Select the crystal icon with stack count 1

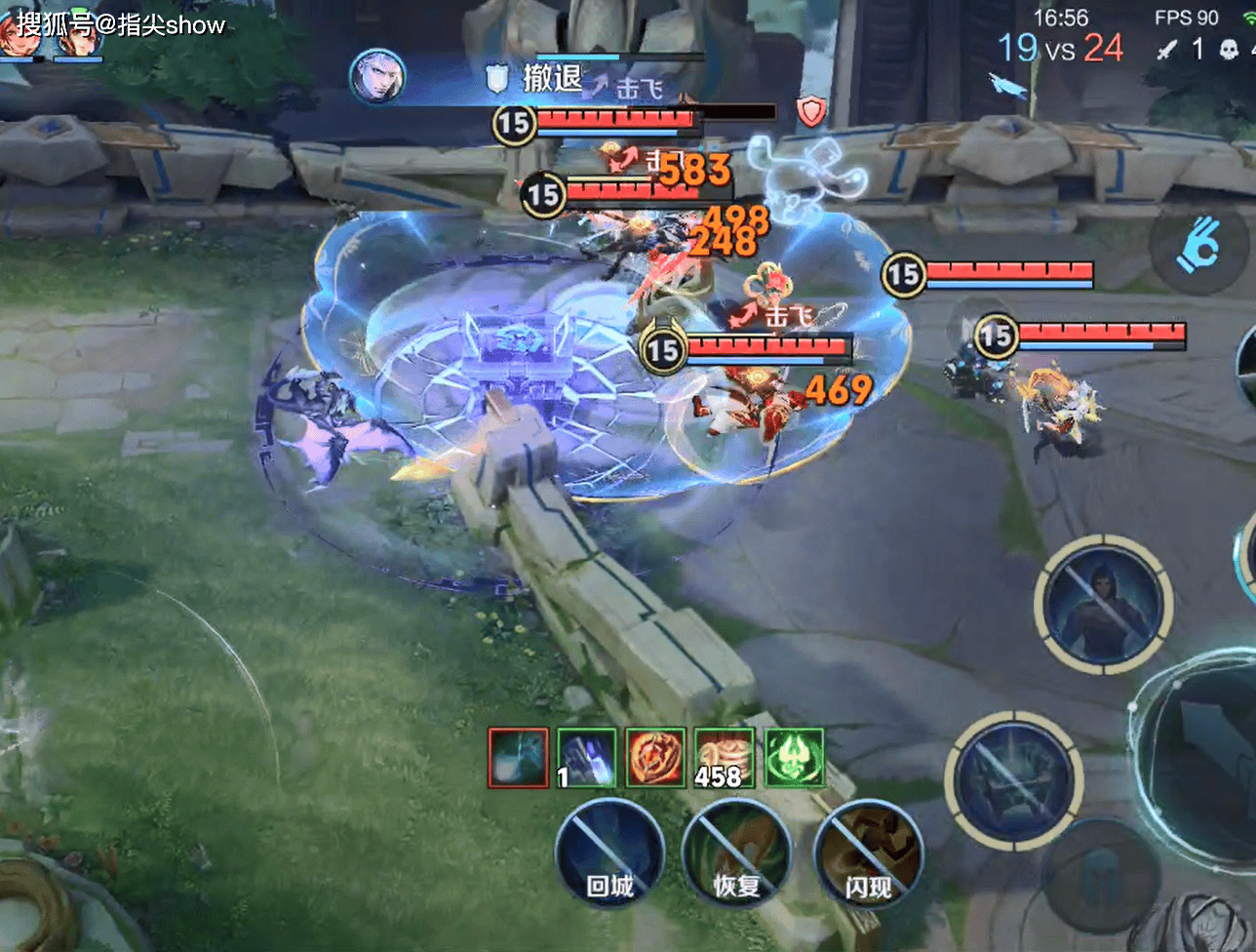pyautogui.click(x=586, y=758)
